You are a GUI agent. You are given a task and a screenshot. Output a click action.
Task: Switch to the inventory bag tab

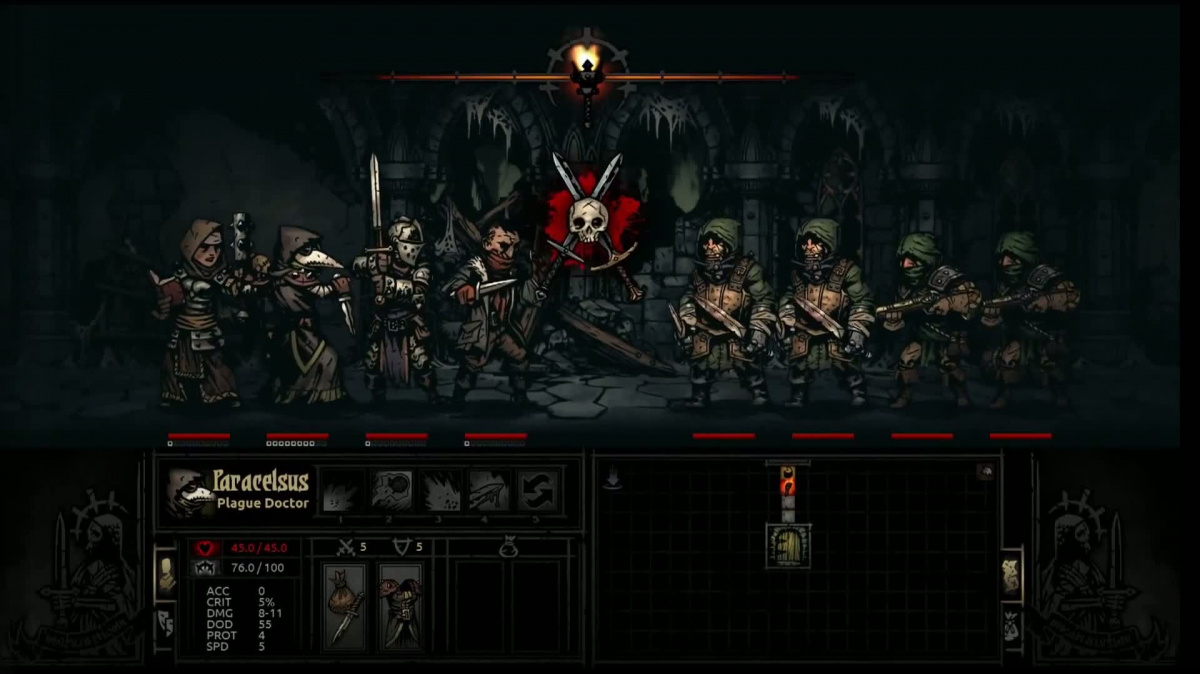pos(1011,623)
